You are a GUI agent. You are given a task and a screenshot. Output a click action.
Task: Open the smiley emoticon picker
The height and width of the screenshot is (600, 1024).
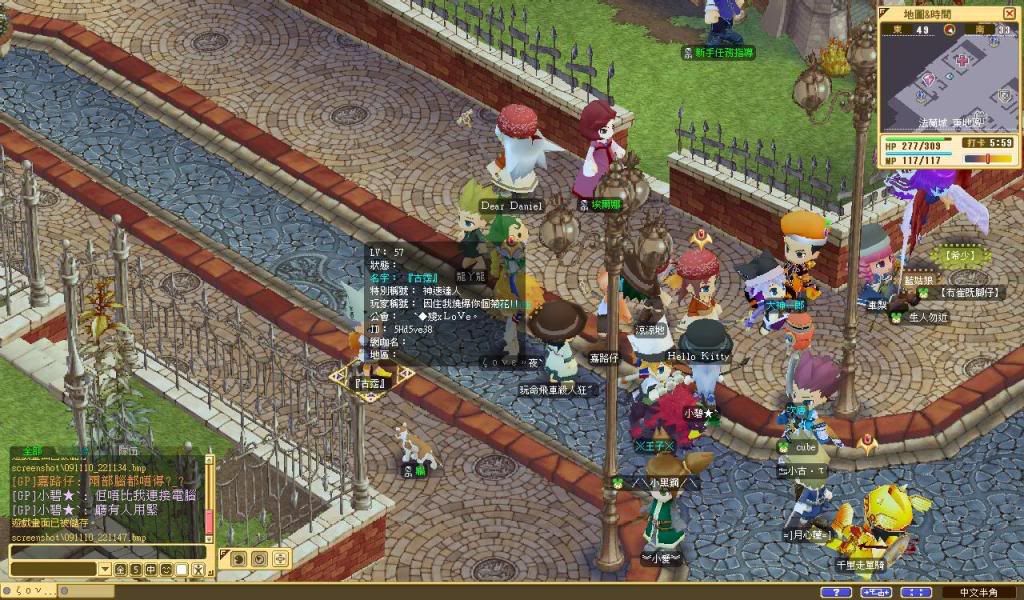165,569
